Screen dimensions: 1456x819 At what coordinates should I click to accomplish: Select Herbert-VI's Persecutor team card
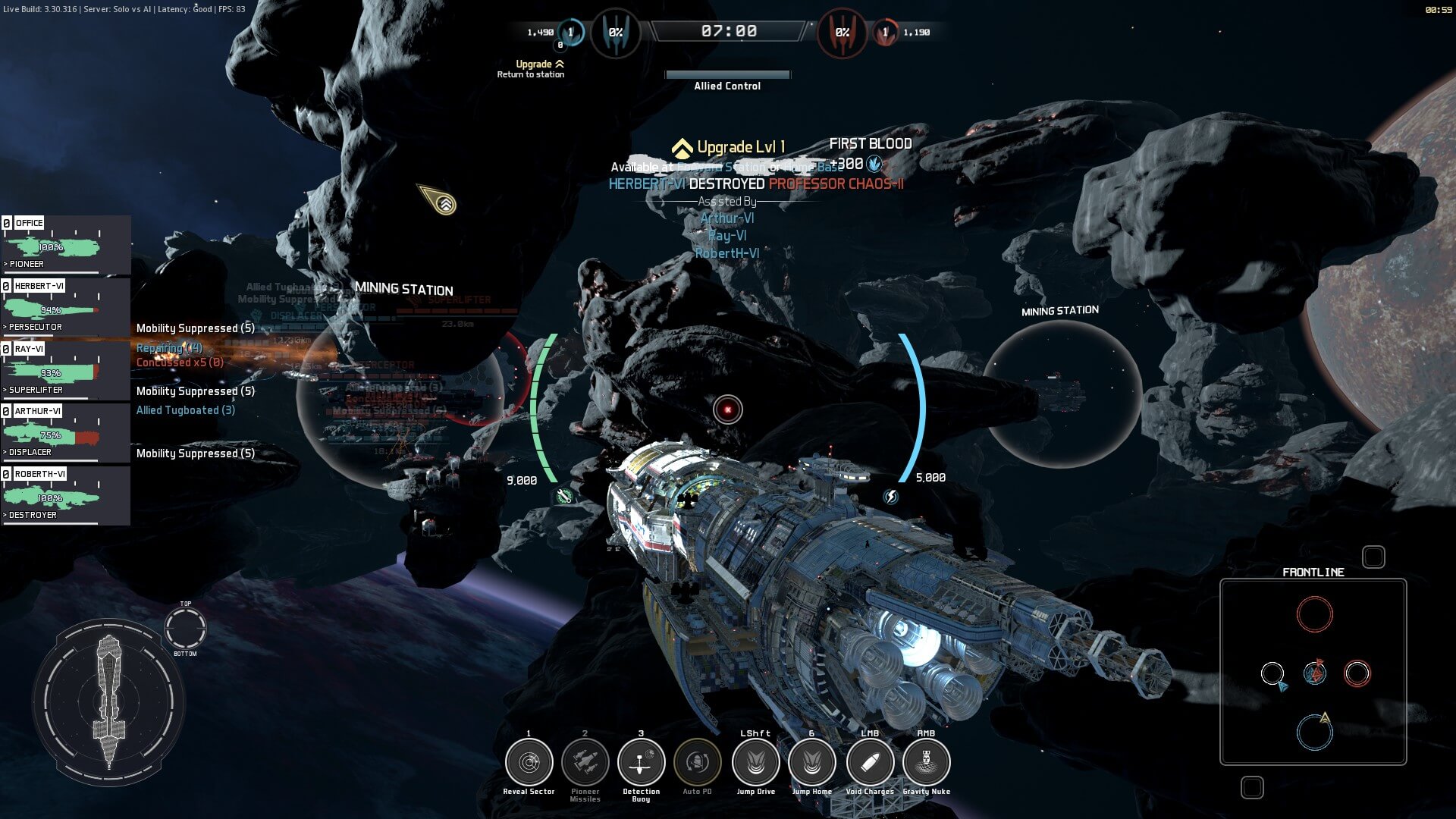click(x=65, y=306)
